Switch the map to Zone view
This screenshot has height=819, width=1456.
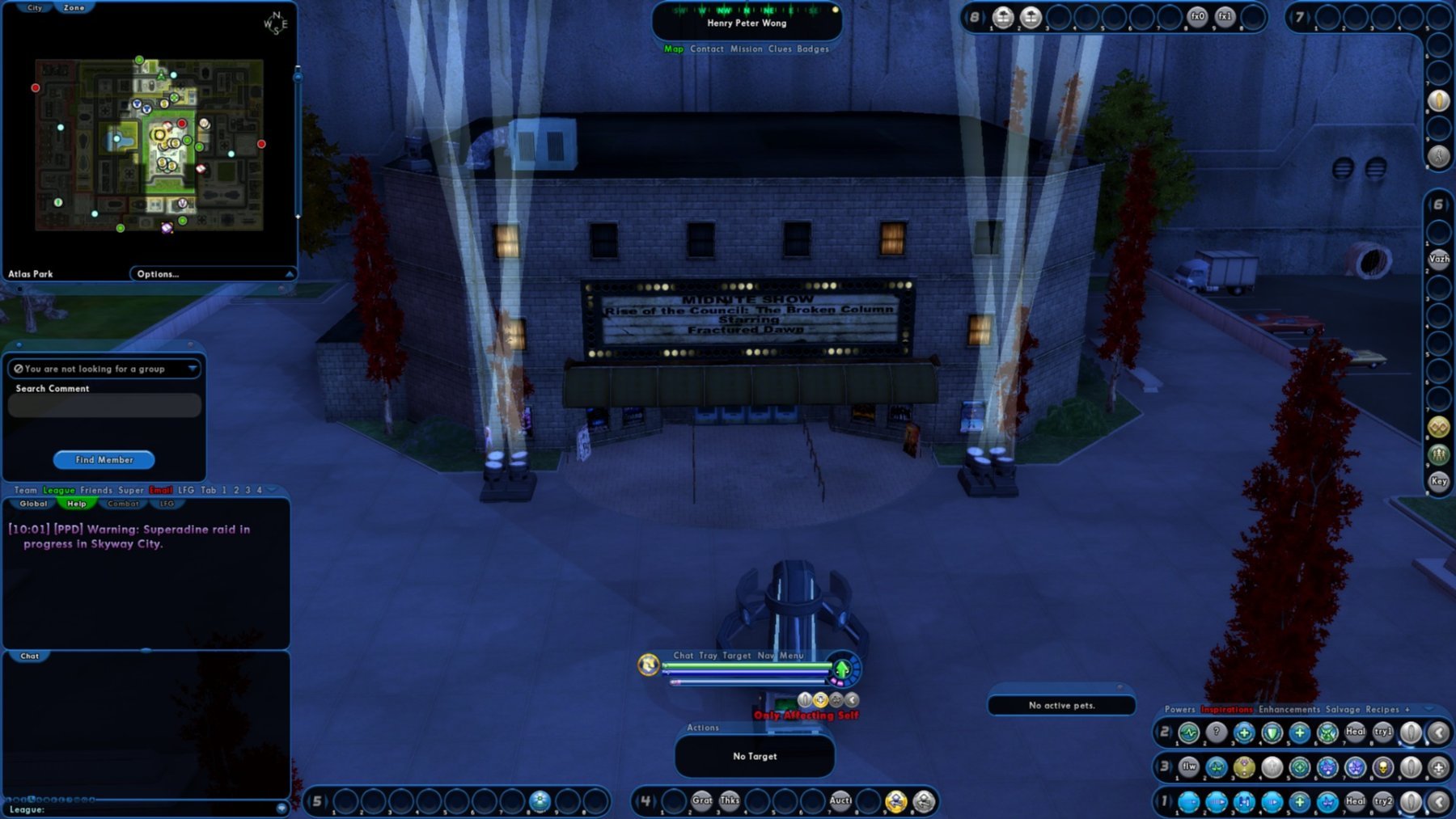click(74, 7)
